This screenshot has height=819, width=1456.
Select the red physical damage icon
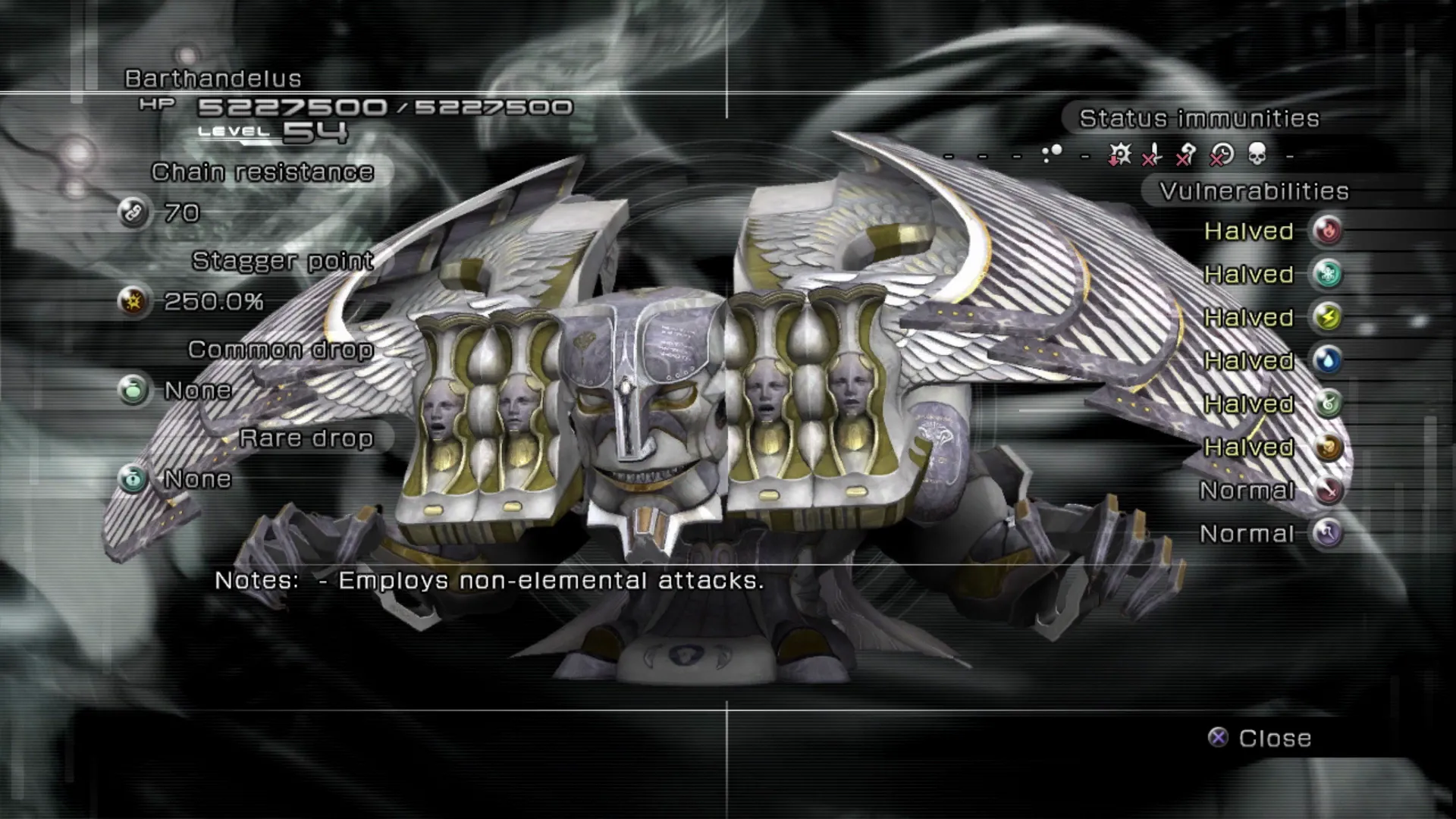click(x=1327, y=490)
